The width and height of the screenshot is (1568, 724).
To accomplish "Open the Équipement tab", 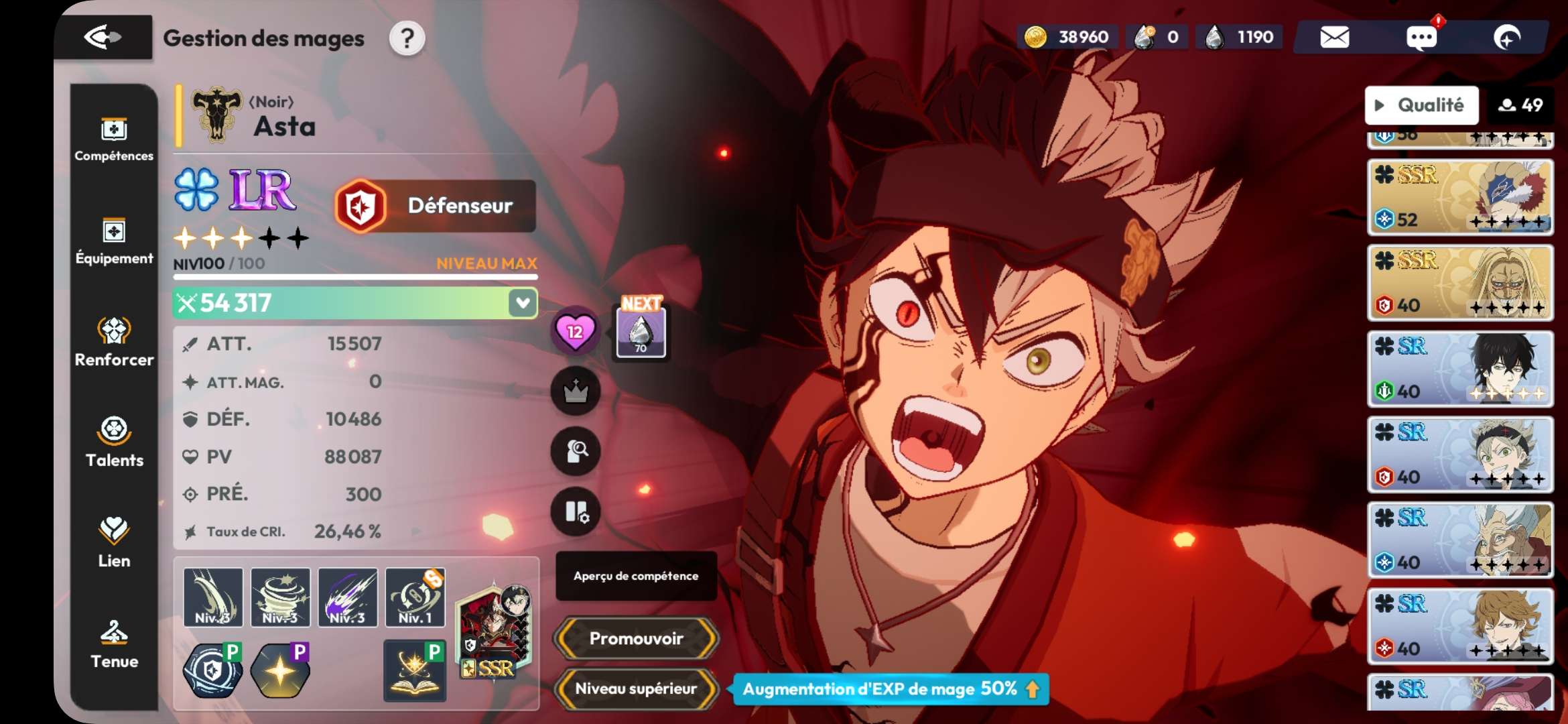I will (114, 241).
